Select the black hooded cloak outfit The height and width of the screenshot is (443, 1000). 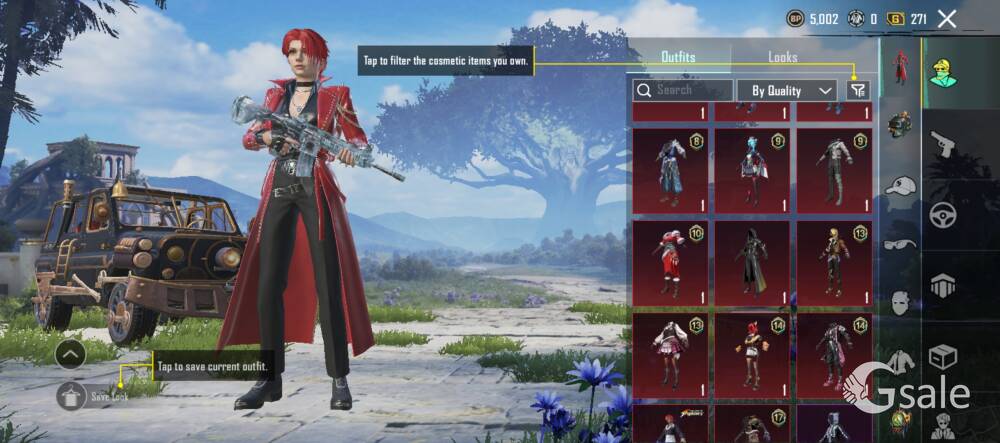(752, 262)
